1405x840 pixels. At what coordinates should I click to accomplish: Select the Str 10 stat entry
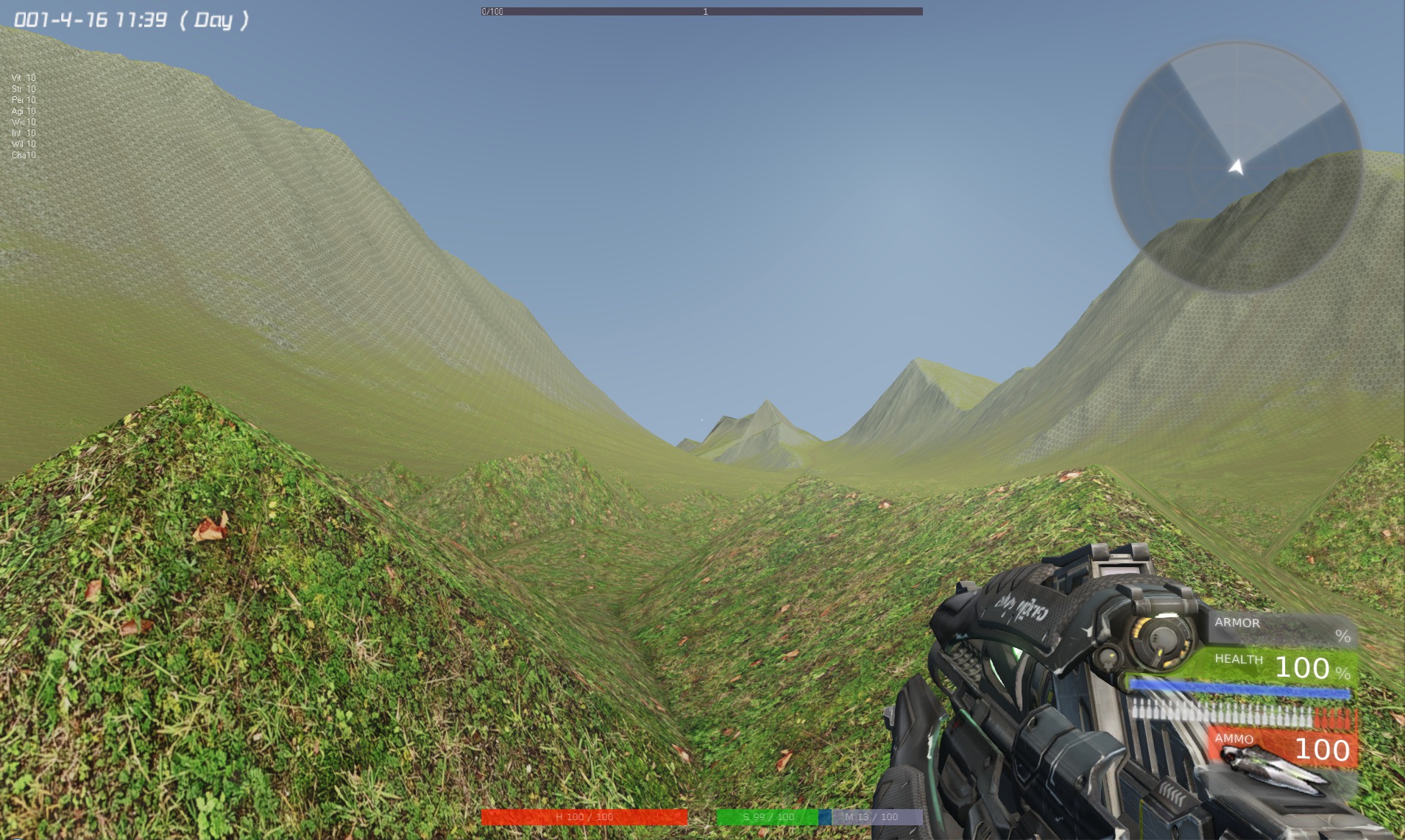click(23, 88)
